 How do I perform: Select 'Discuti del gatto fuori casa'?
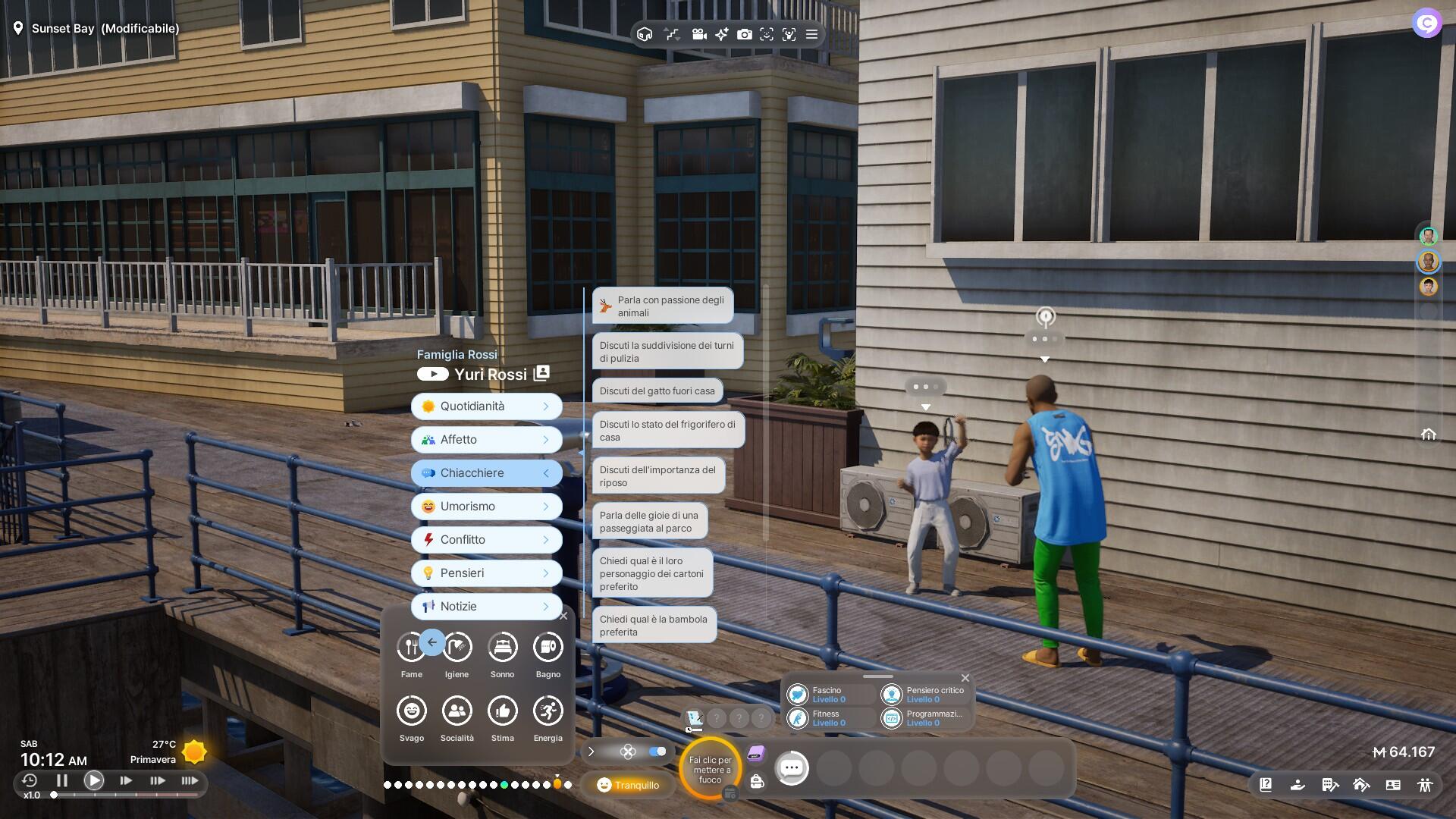(657, 391)
